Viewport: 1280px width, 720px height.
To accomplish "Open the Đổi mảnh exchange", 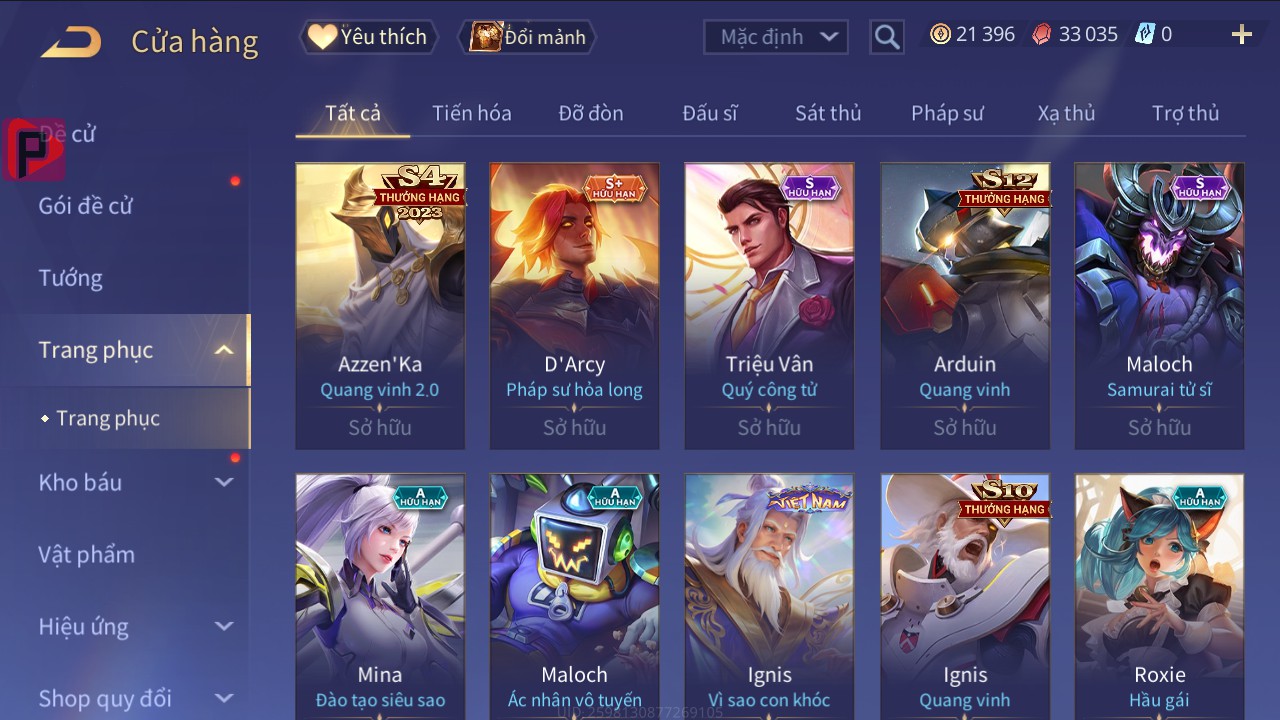I will click(528, 37).
